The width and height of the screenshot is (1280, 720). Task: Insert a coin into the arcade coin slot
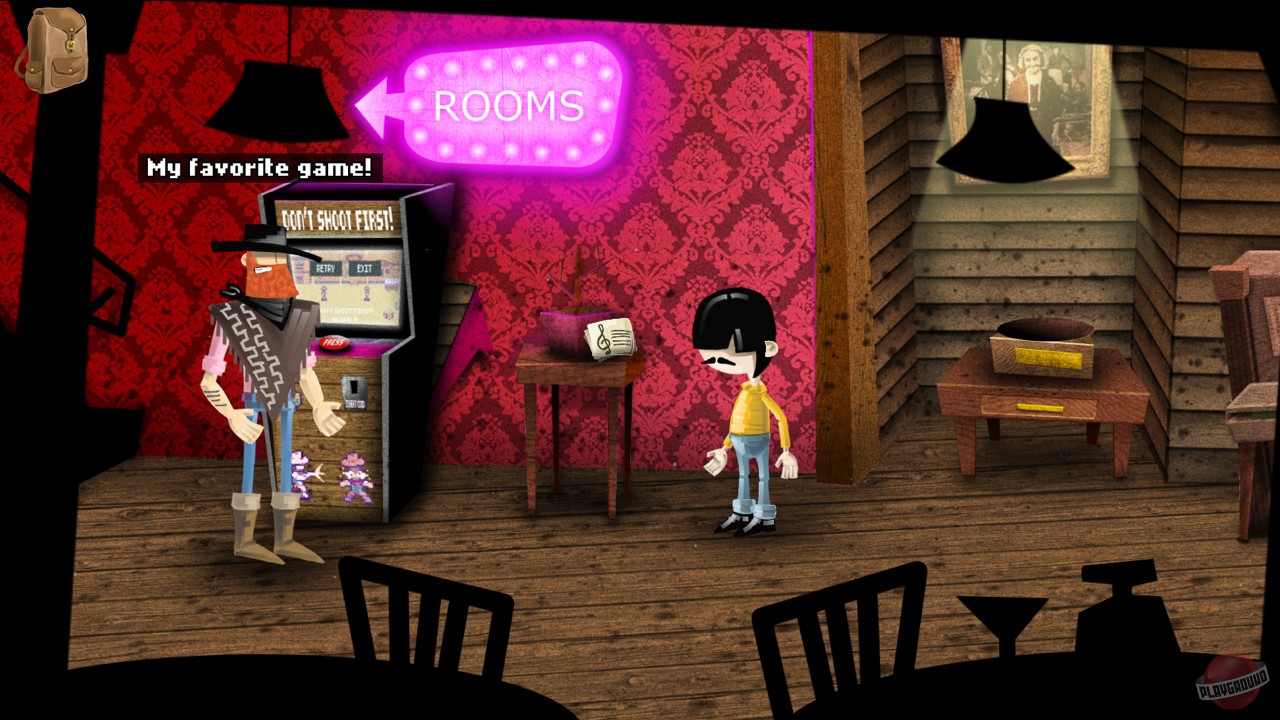click(352, 386)
